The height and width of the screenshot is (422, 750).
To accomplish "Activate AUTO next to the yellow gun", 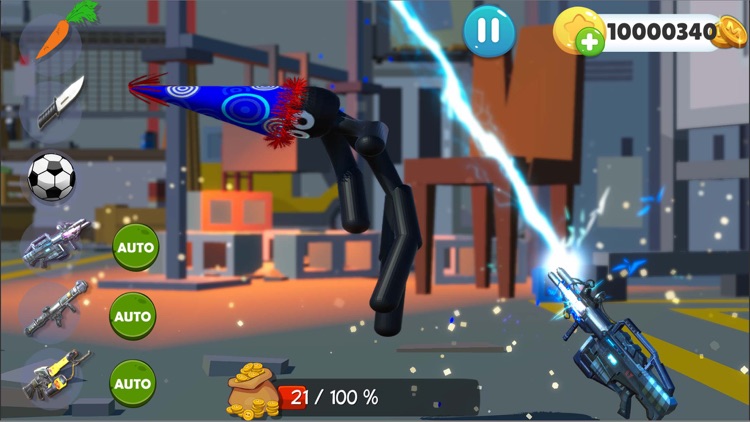I will pos(133,383).
